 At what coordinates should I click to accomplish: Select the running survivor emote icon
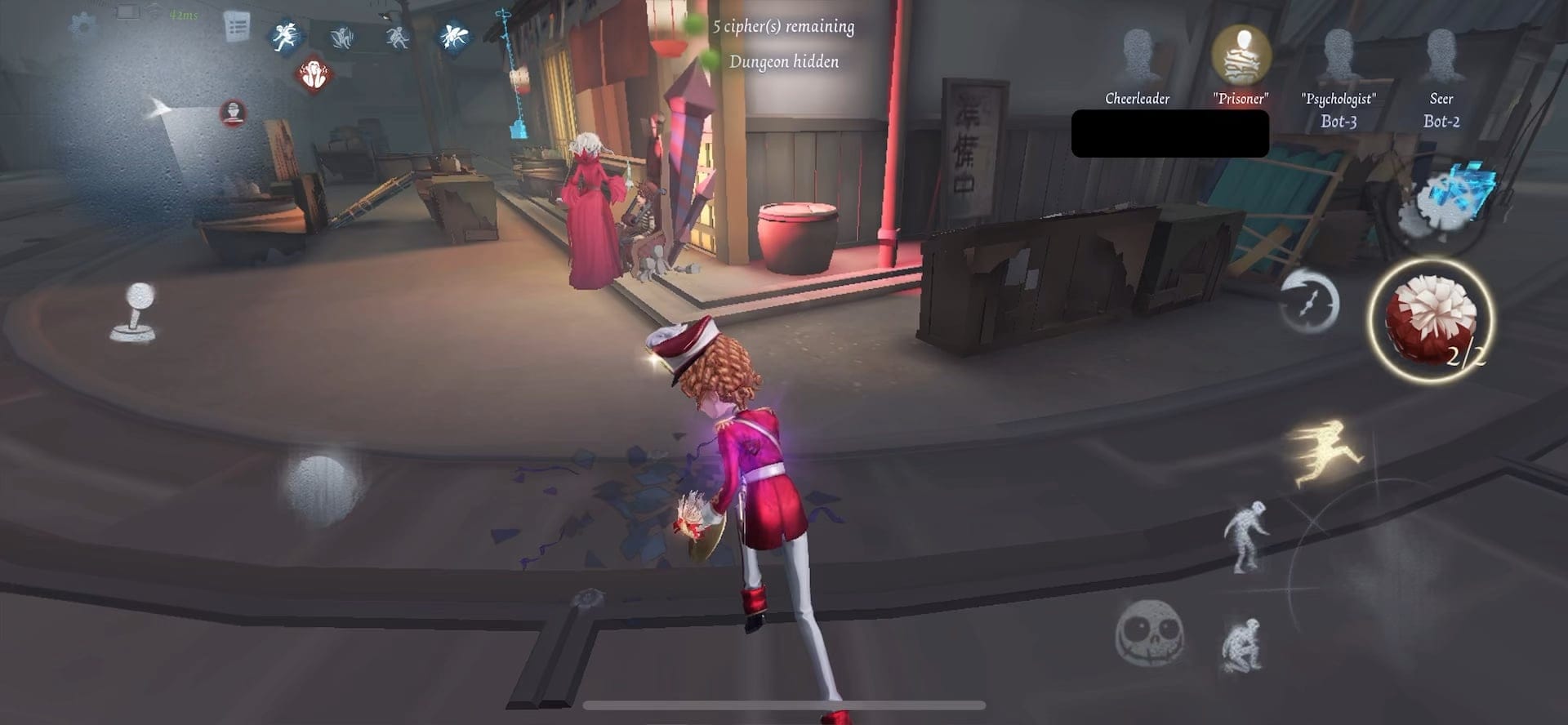[x=287, y=34]
